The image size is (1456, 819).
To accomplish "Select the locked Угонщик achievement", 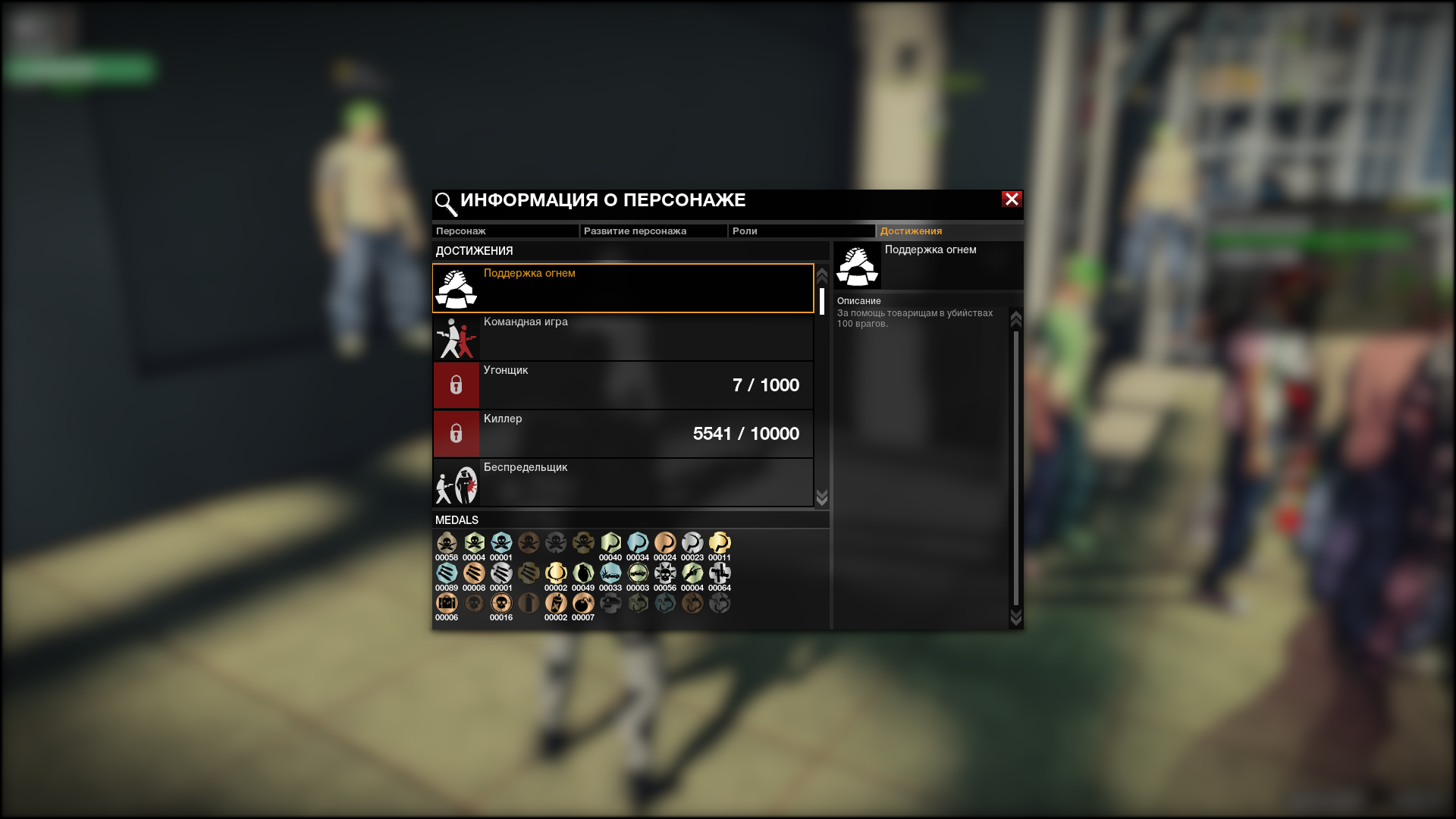I will coord(623,385).
